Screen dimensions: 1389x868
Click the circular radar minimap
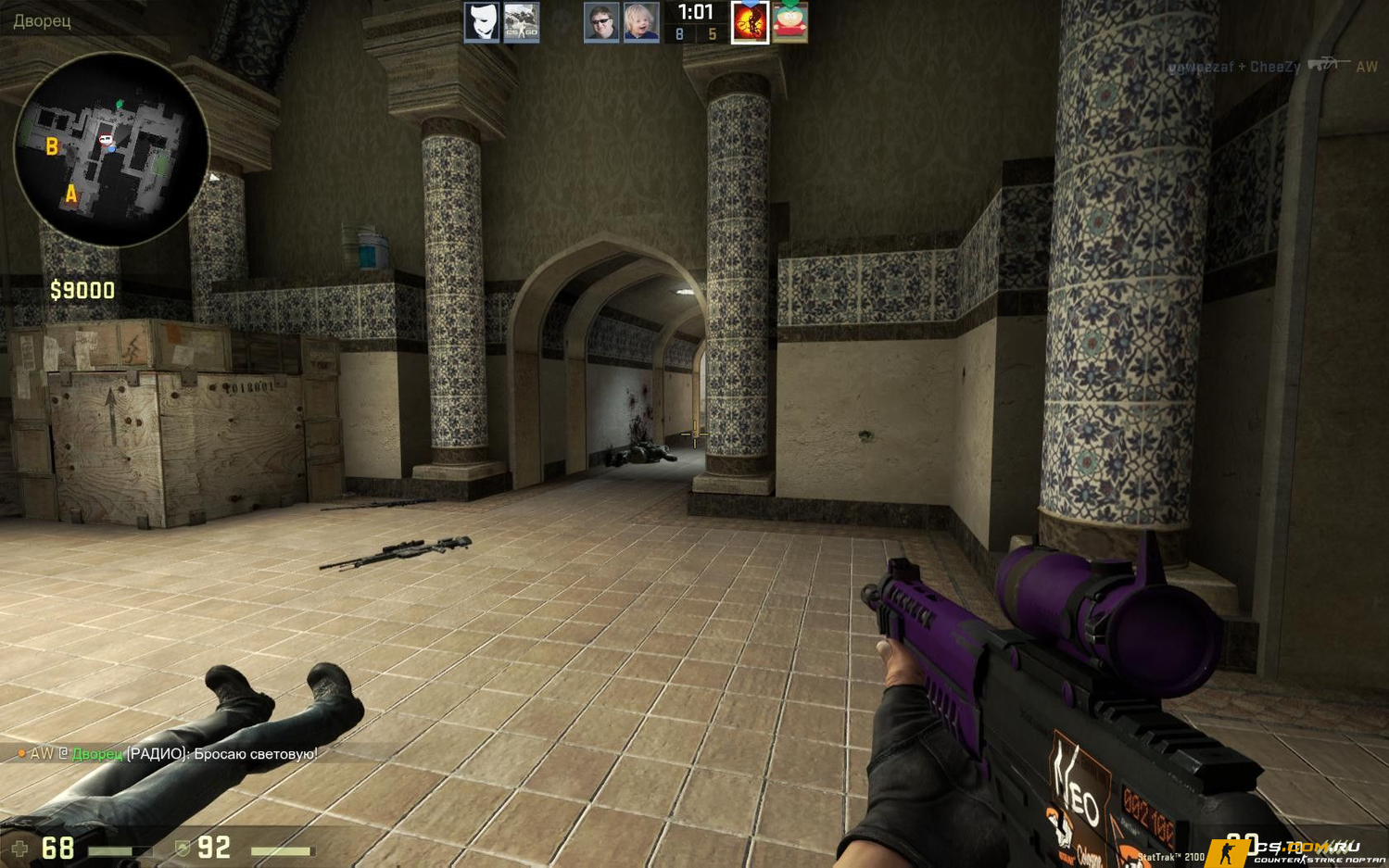click(x=111, y=150)
